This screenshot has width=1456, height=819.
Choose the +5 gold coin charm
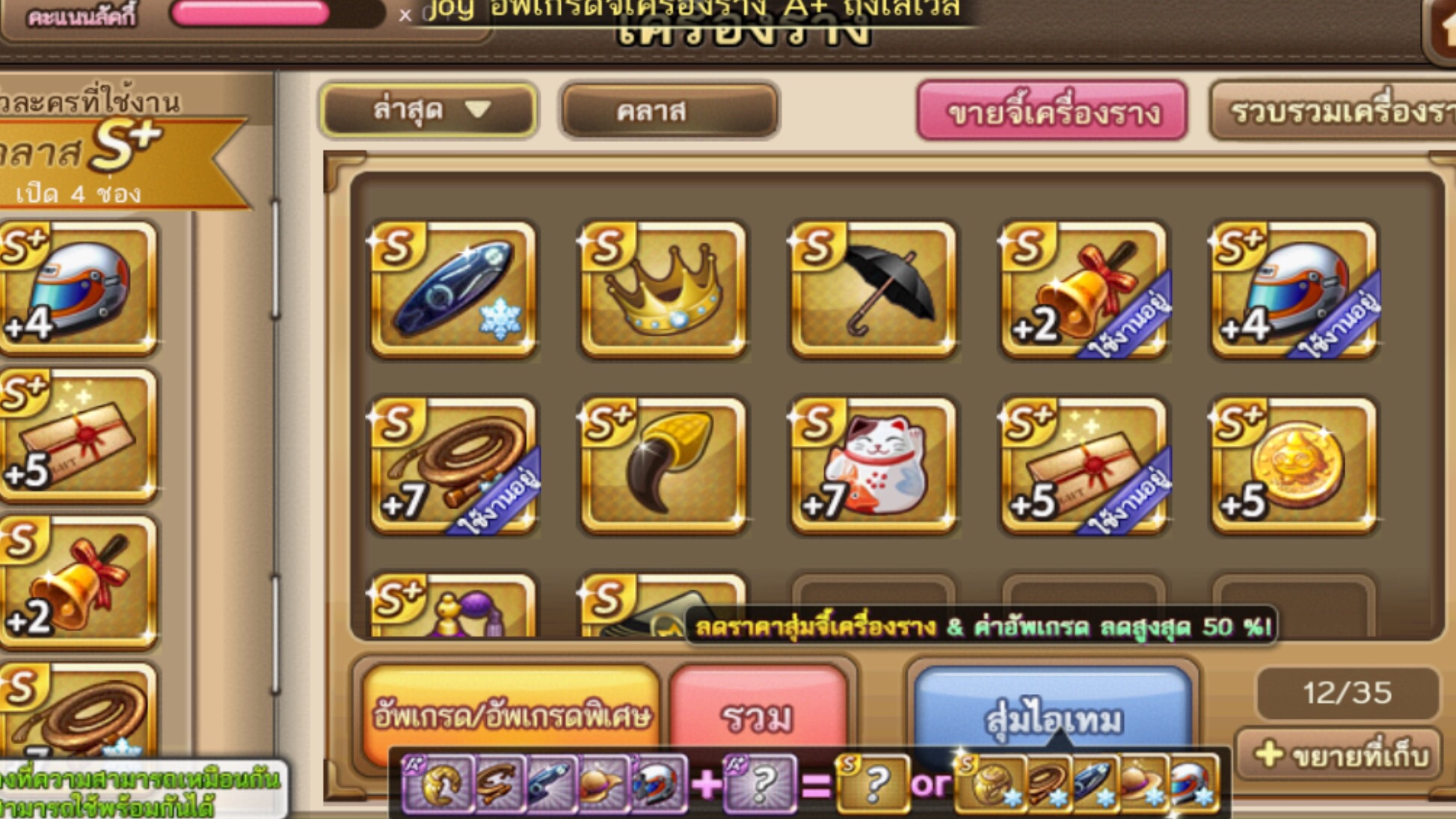click(x=1294, y=465)
